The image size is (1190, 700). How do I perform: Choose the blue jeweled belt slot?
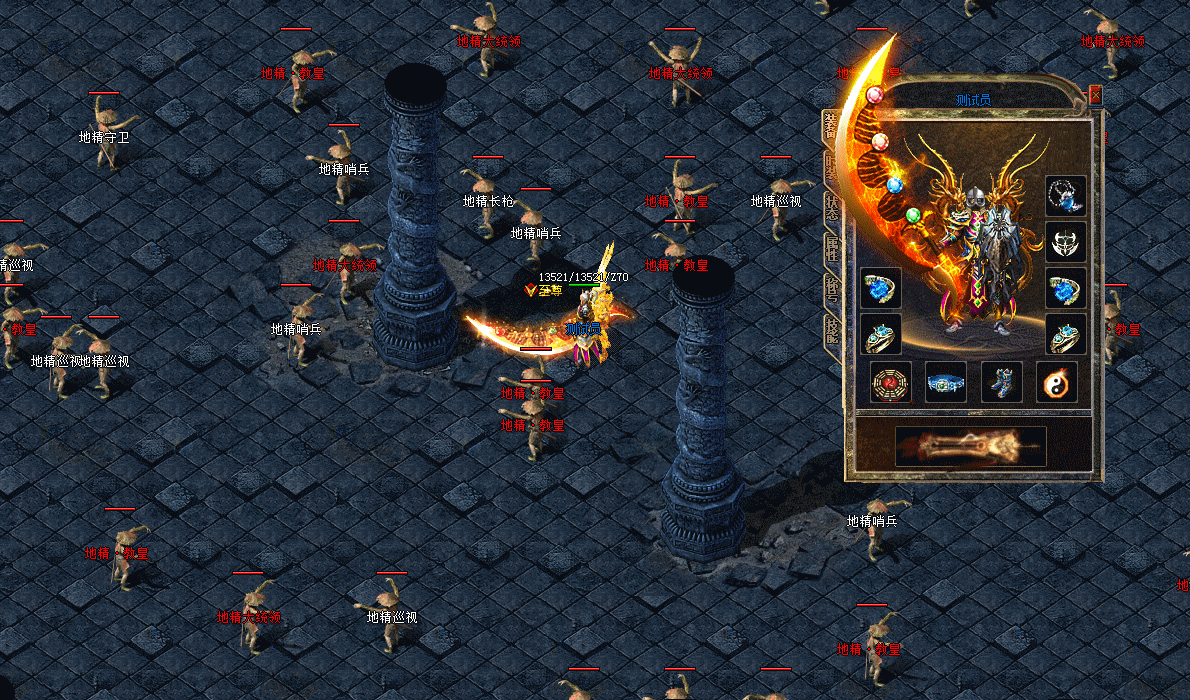945,382
